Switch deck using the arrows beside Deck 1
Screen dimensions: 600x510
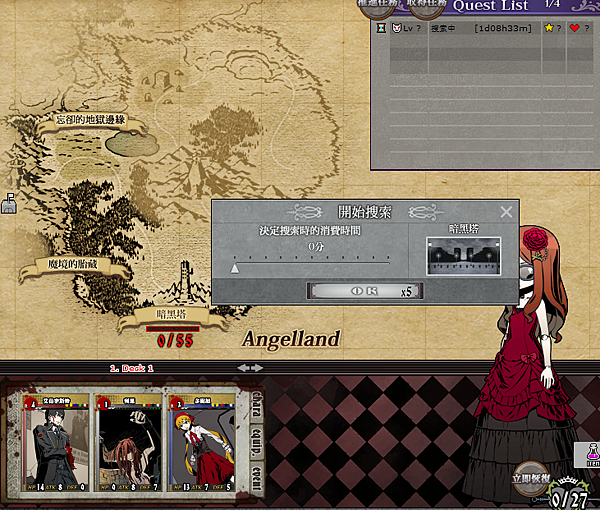pyautogui.click(x=249, y=368)
